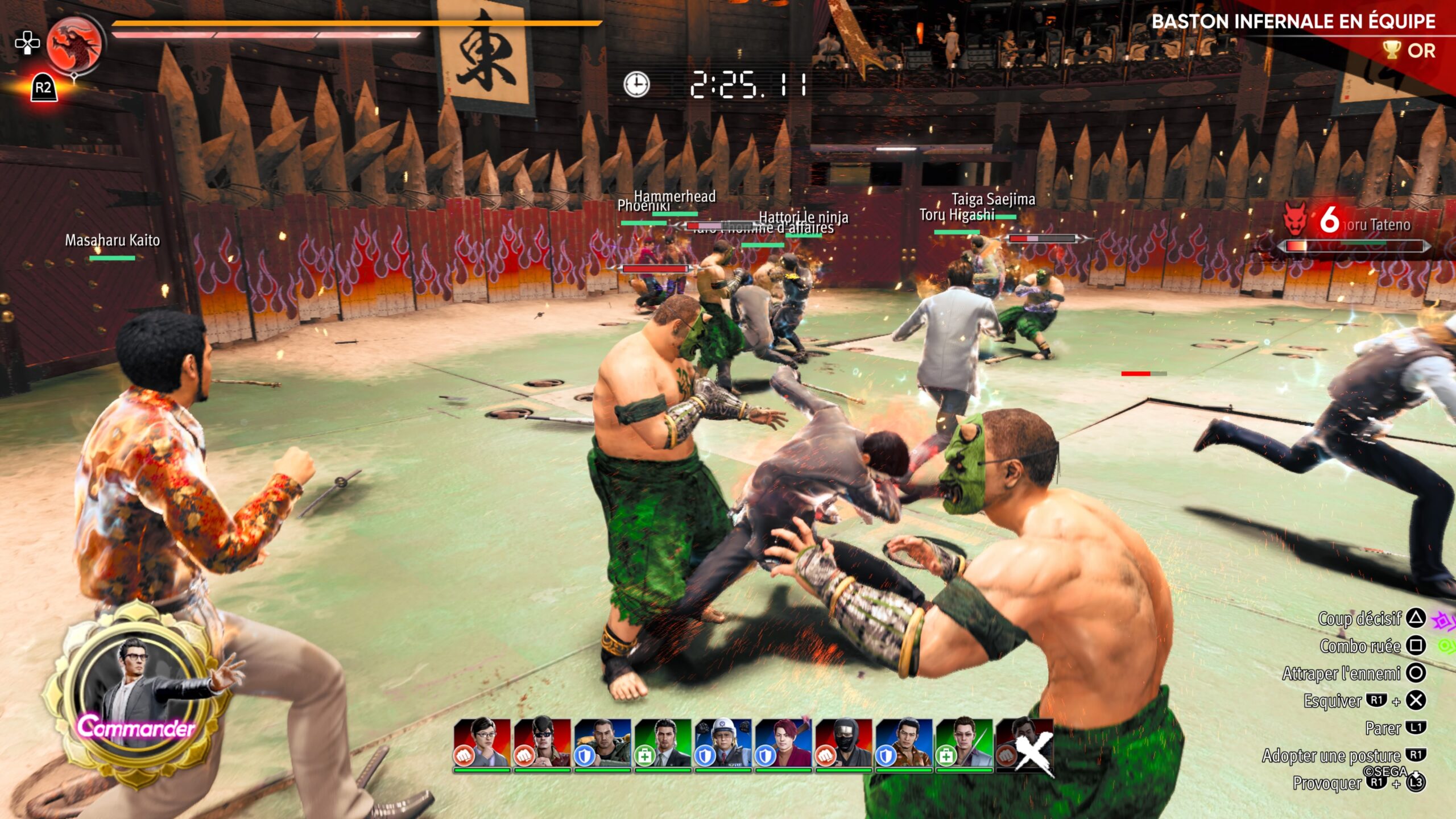
Task: Click the red dragon fighting style icon
Action: click(75, 44)
